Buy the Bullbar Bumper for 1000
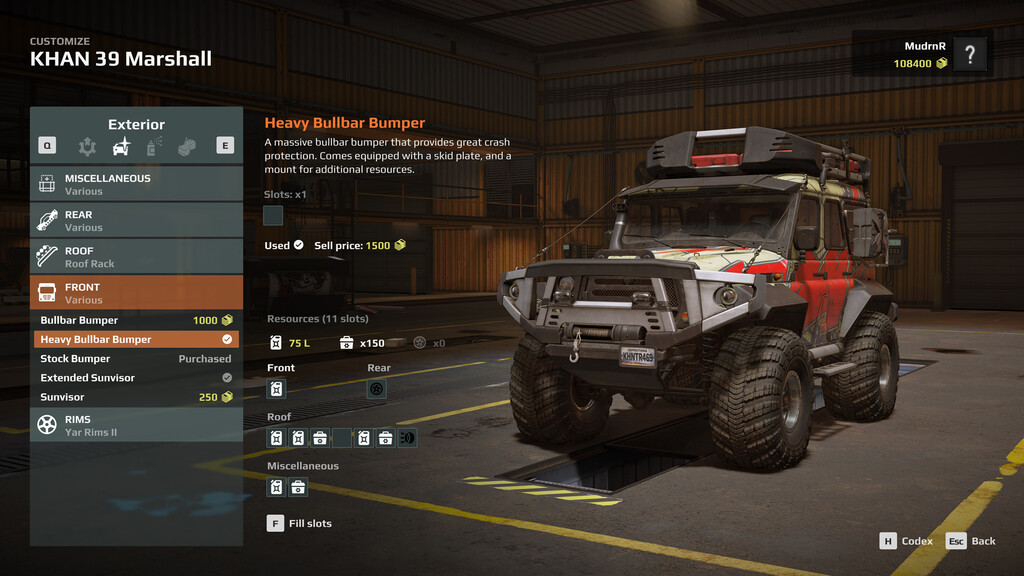The width and height of the screenshot is (1024, 576). point(136,321)
